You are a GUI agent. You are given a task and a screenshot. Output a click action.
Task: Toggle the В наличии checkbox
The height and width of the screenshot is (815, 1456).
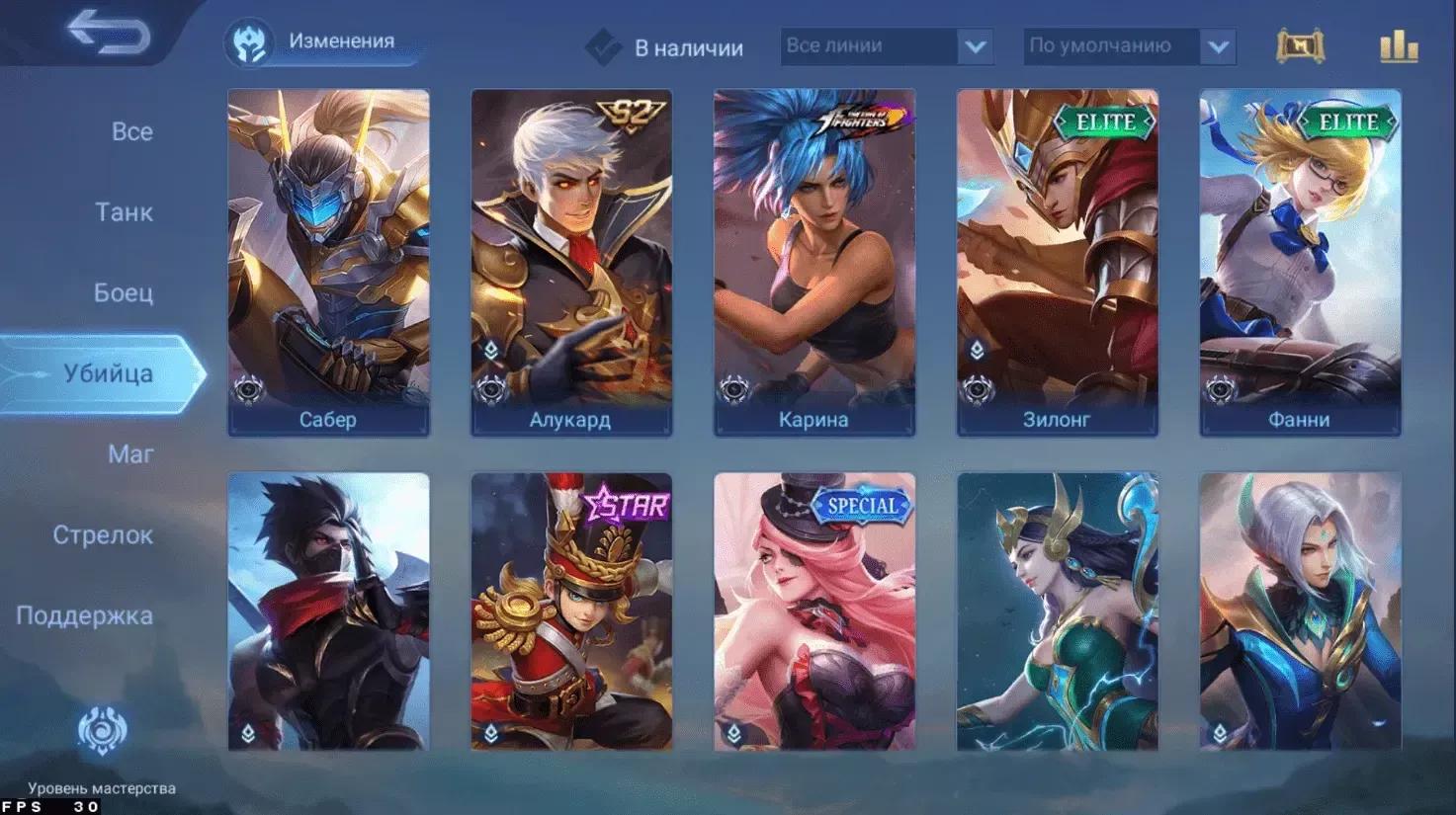point(603,46)
